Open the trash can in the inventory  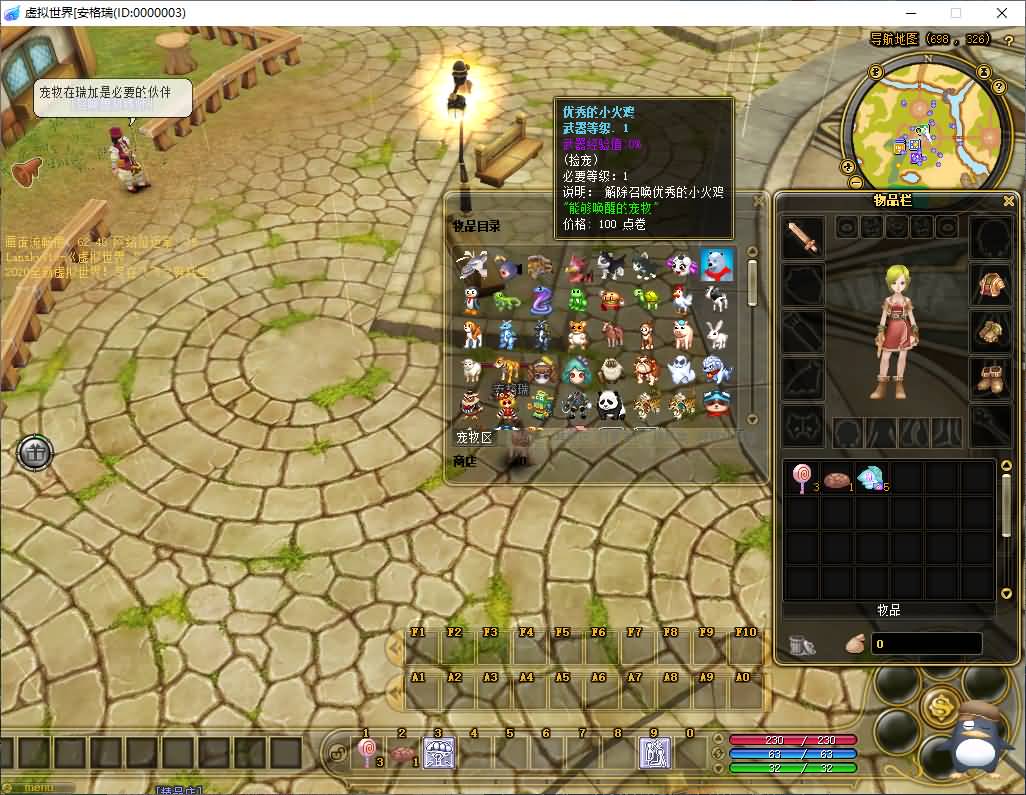tap(801, 645)
